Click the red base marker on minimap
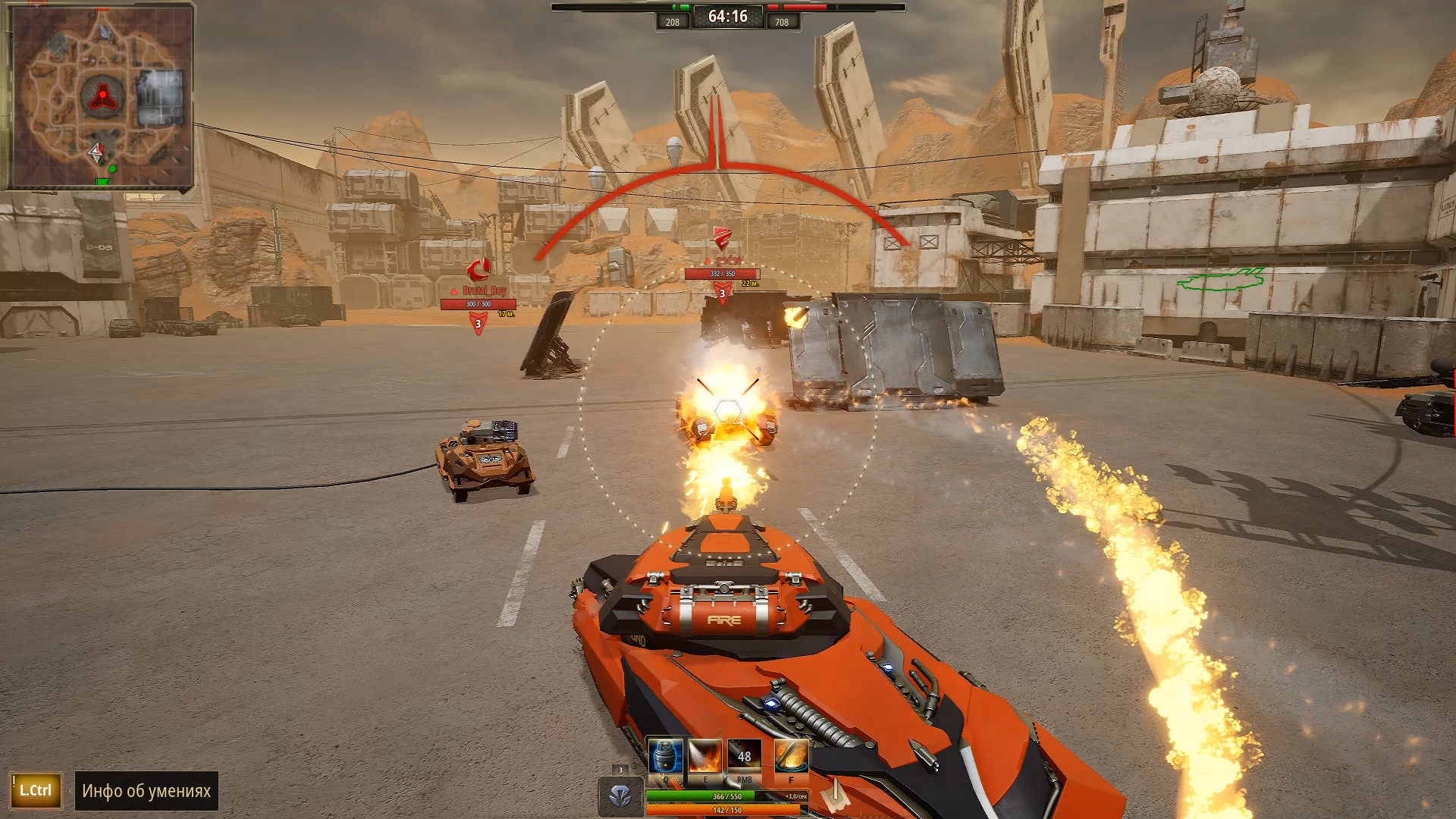Viewport: 1456px width, 819px height. 102,96
